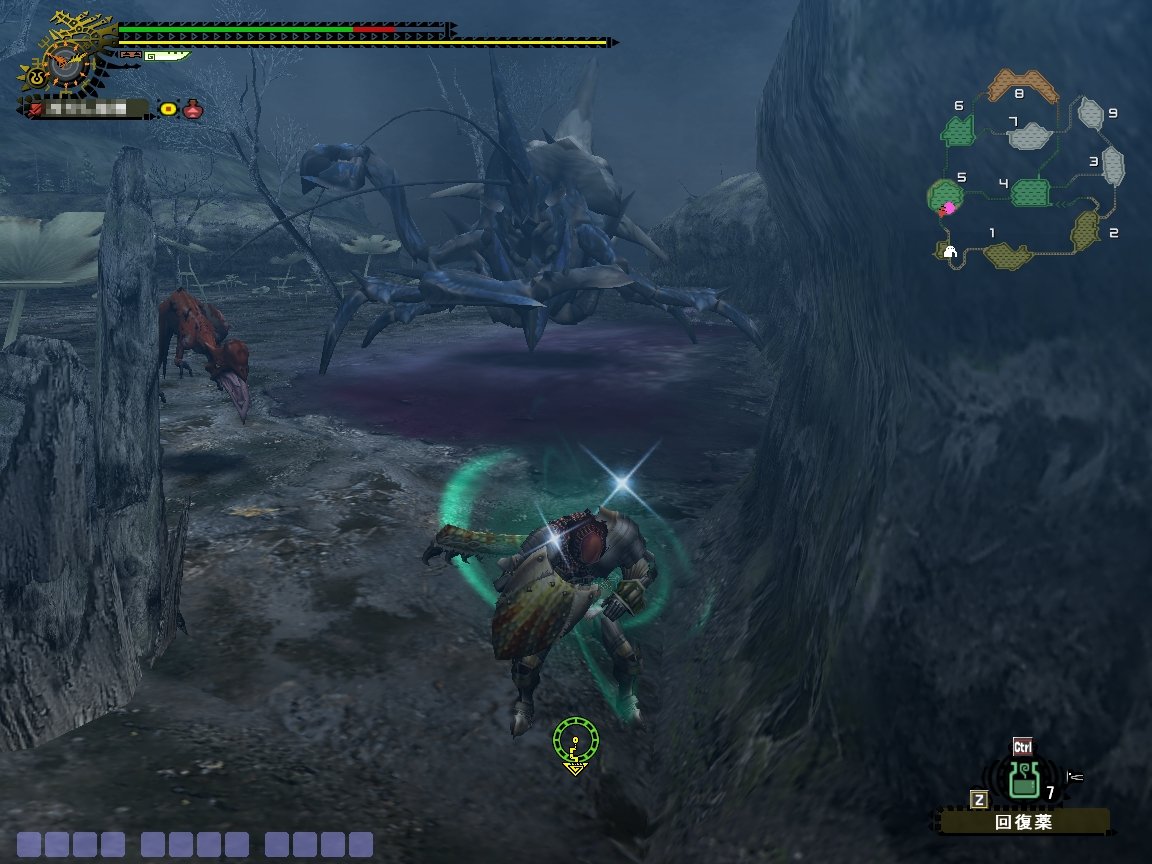Select area 2 on the minimap
The image size is (1152, 864).
(x=1086, y=230)
